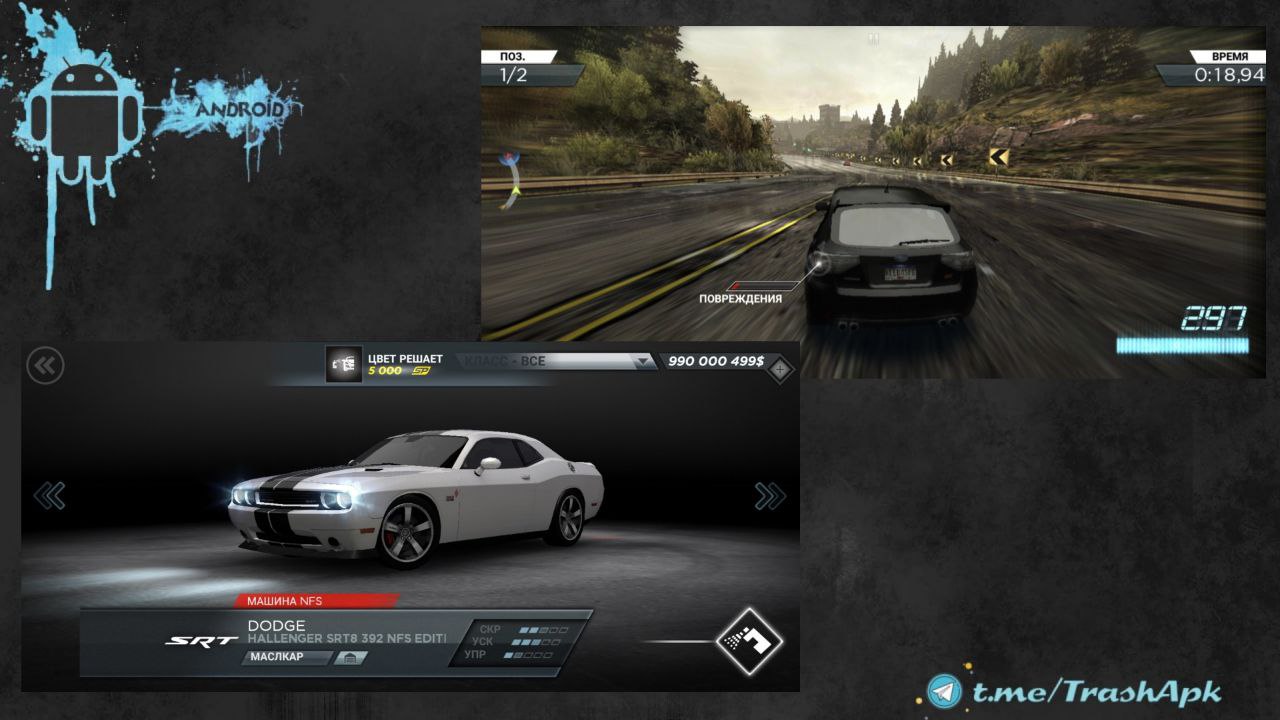
Task: Add more money with the plus button
Action: coord(780,370)
